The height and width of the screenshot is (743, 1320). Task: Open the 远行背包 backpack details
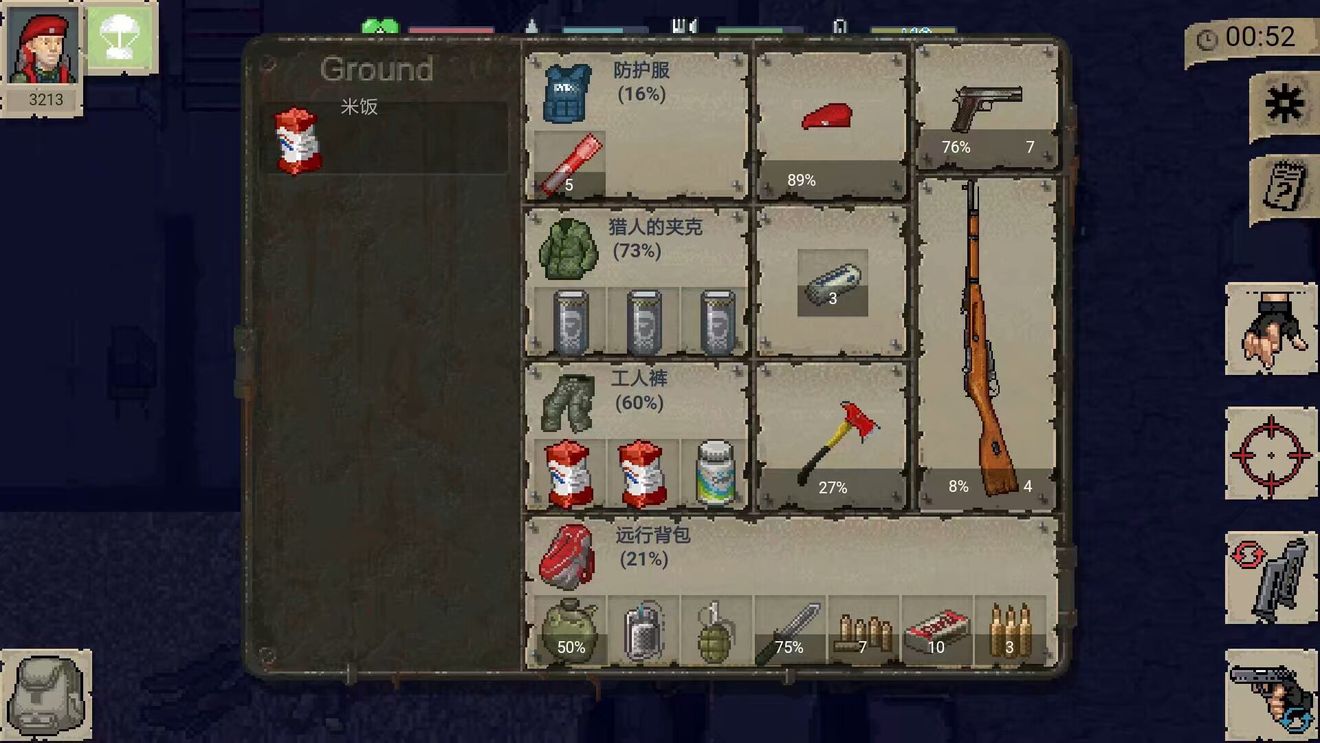coord(570,555)
